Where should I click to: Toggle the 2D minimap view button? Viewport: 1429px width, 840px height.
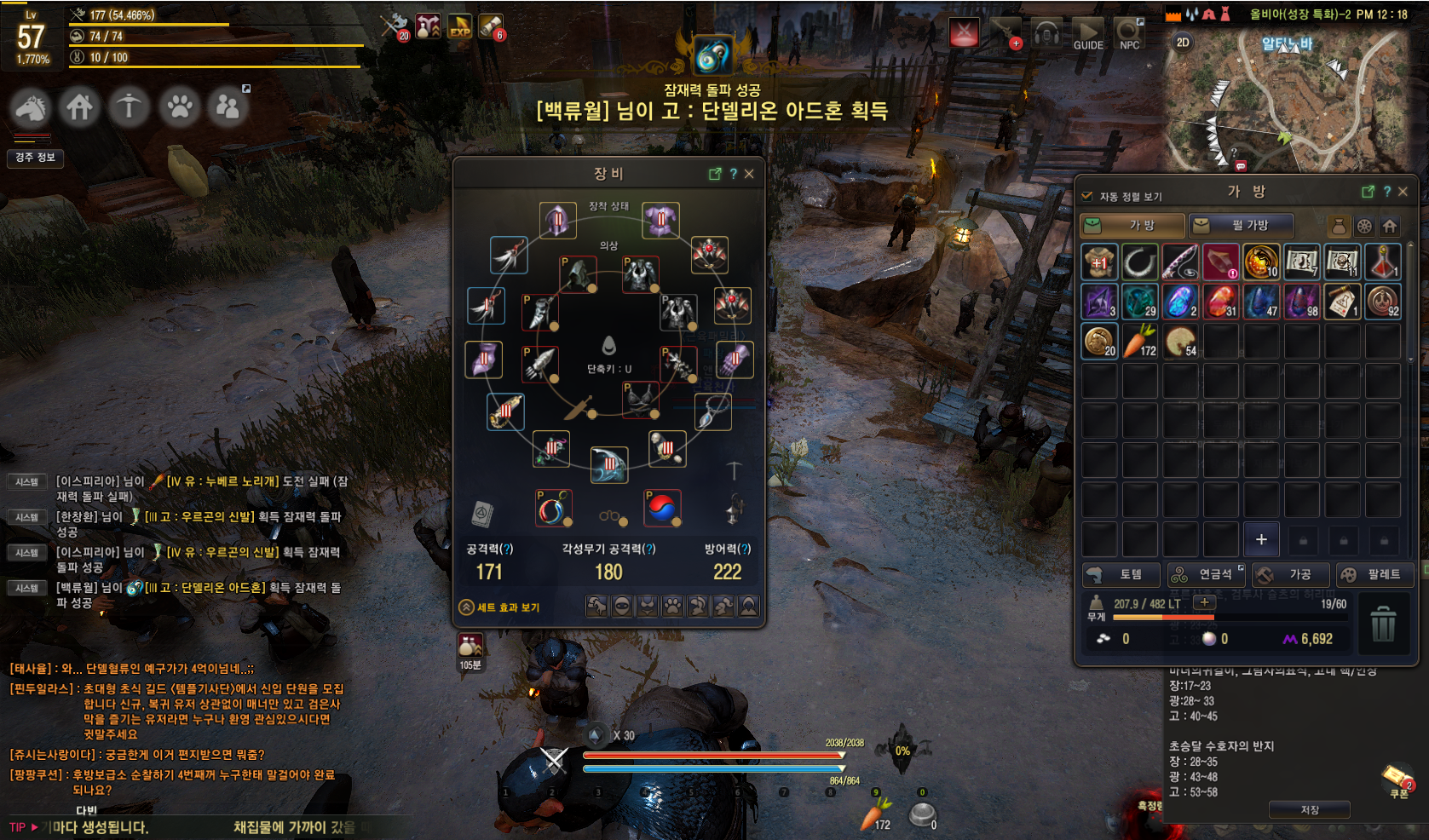[x=1183, y=43]
